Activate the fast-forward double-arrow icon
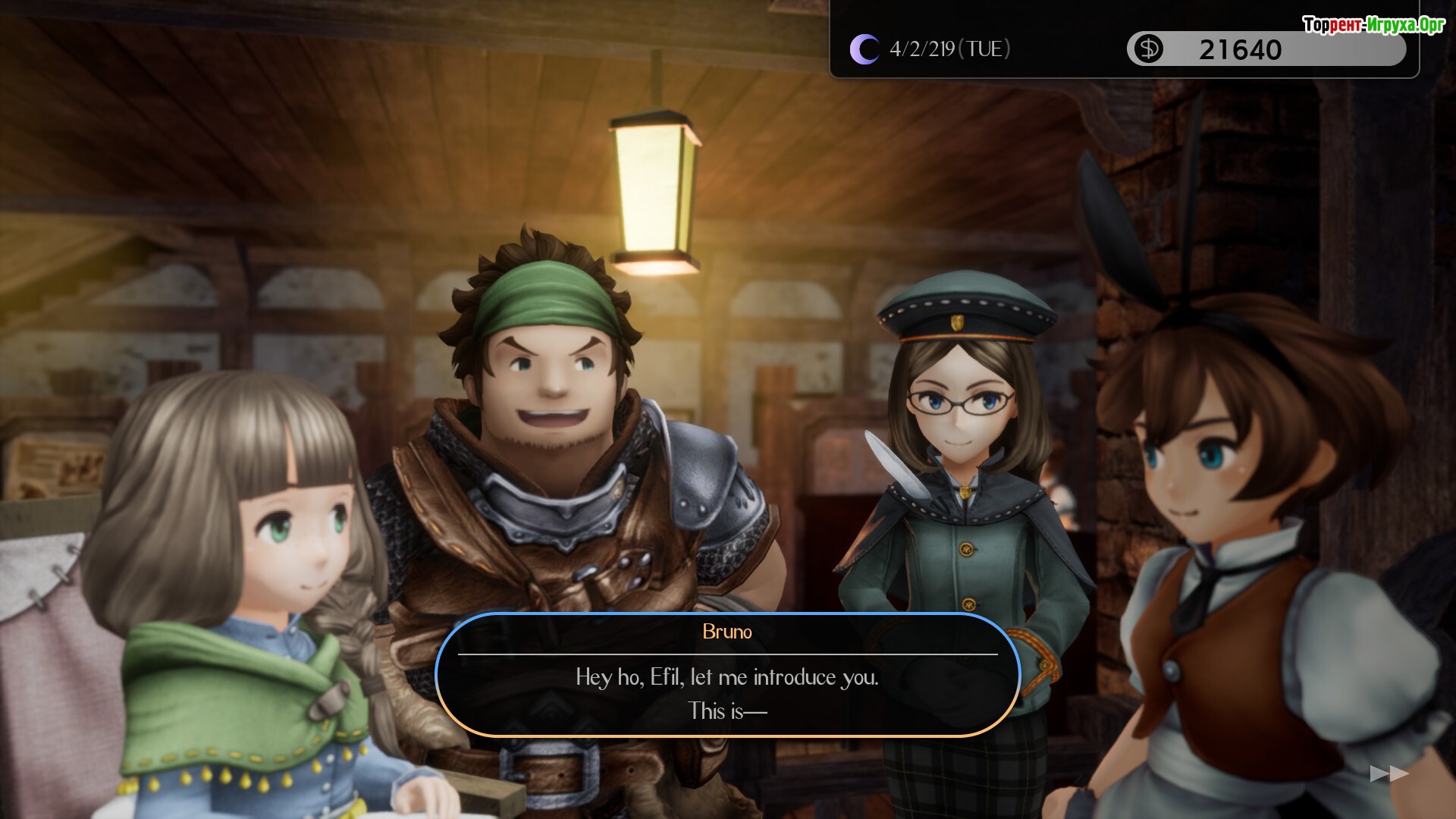This screenshot has width=1456, height=819. point(1389,773)
